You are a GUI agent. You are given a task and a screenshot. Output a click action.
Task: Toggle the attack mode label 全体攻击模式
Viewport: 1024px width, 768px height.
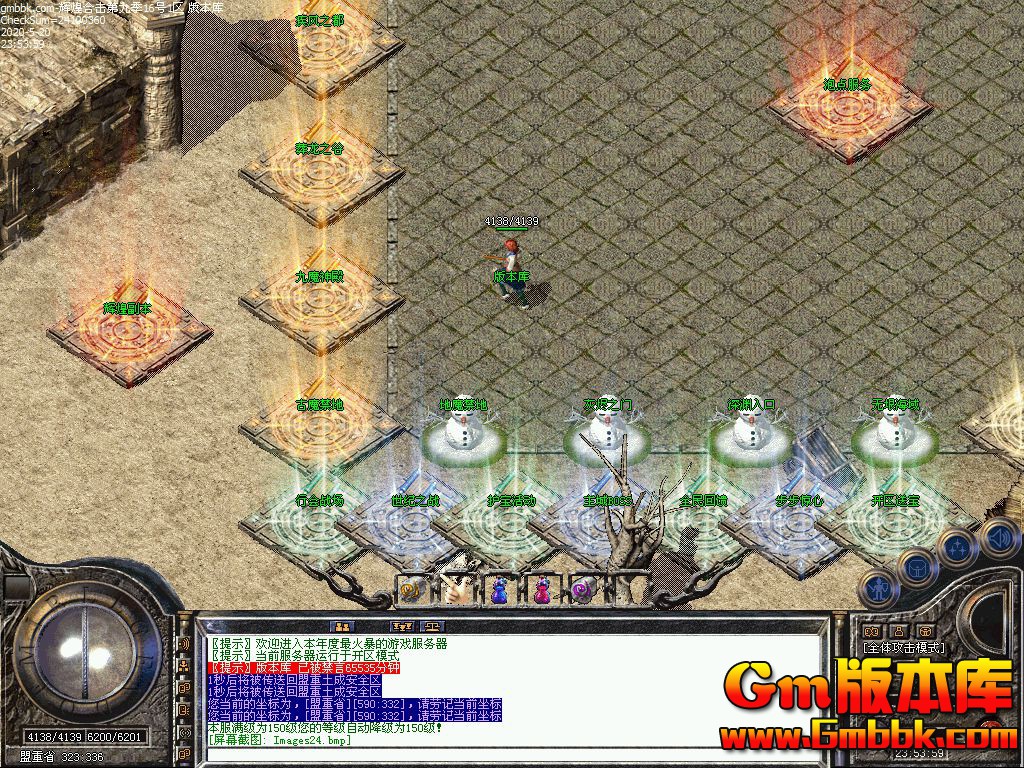click(x=904, y=647)
